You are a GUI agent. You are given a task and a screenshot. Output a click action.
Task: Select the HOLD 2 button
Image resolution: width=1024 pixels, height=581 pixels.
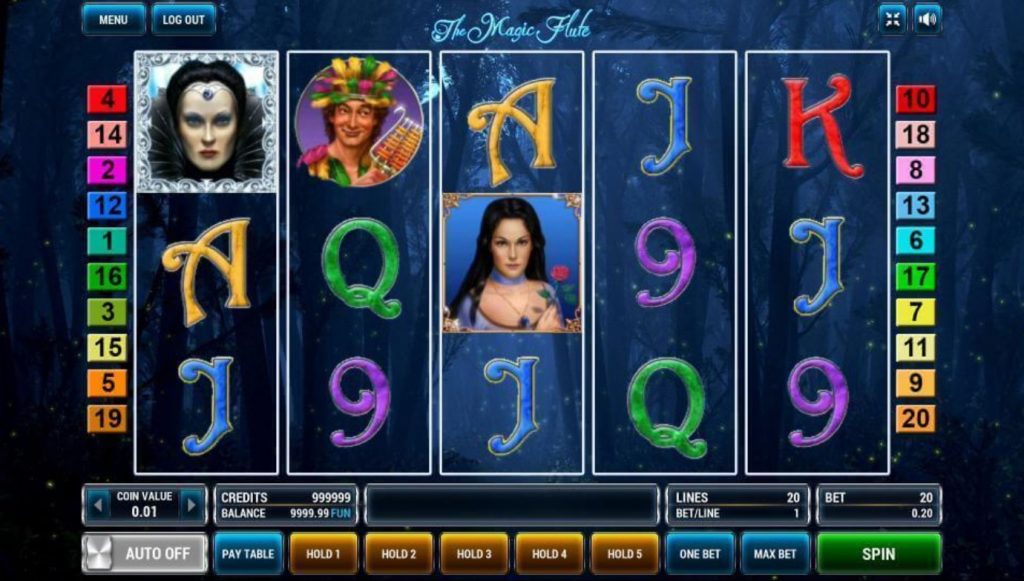point(398,553)
